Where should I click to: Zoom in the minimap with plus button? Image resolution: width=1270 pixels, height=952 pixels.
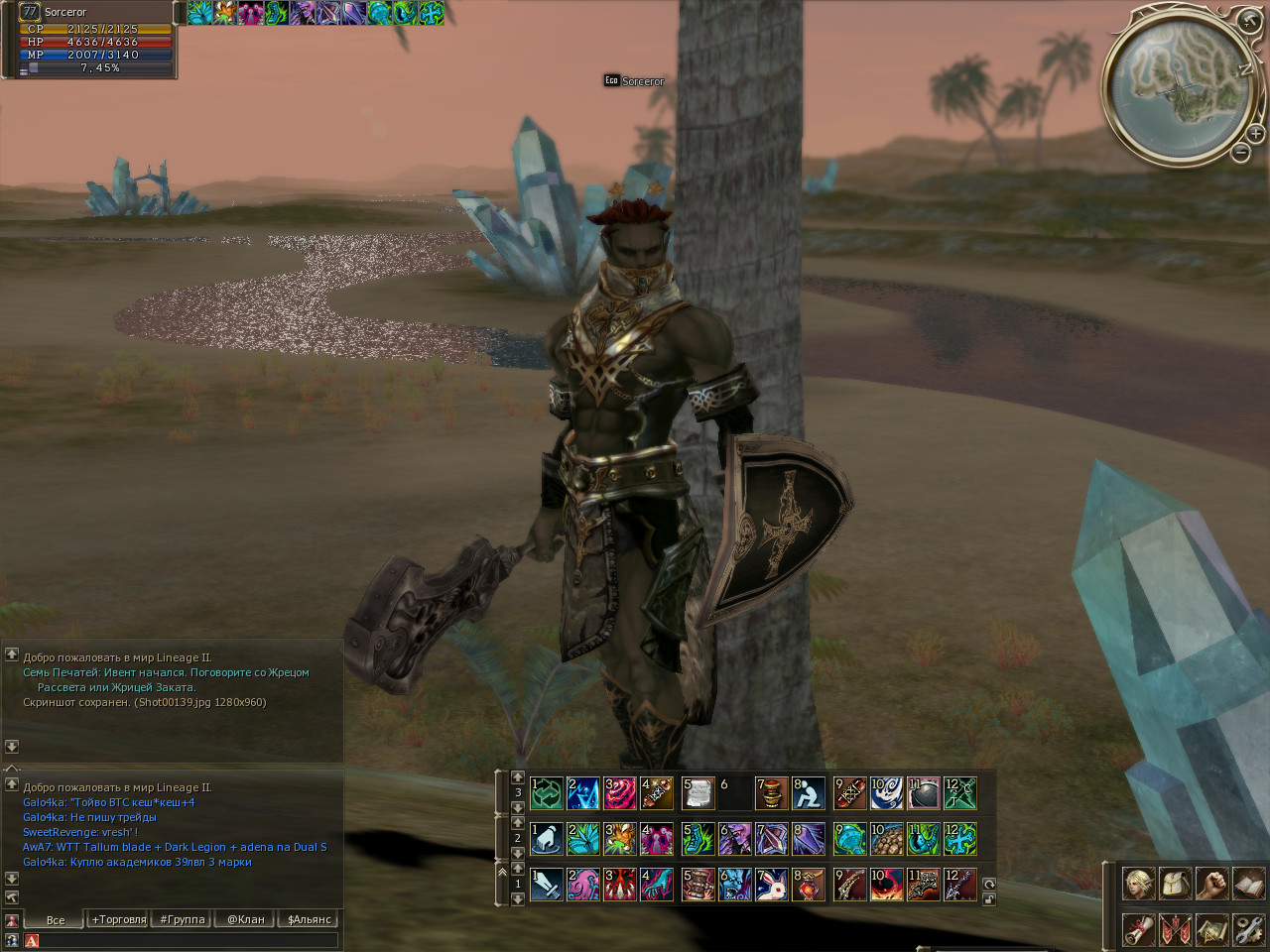click(x=1255, y=133)
